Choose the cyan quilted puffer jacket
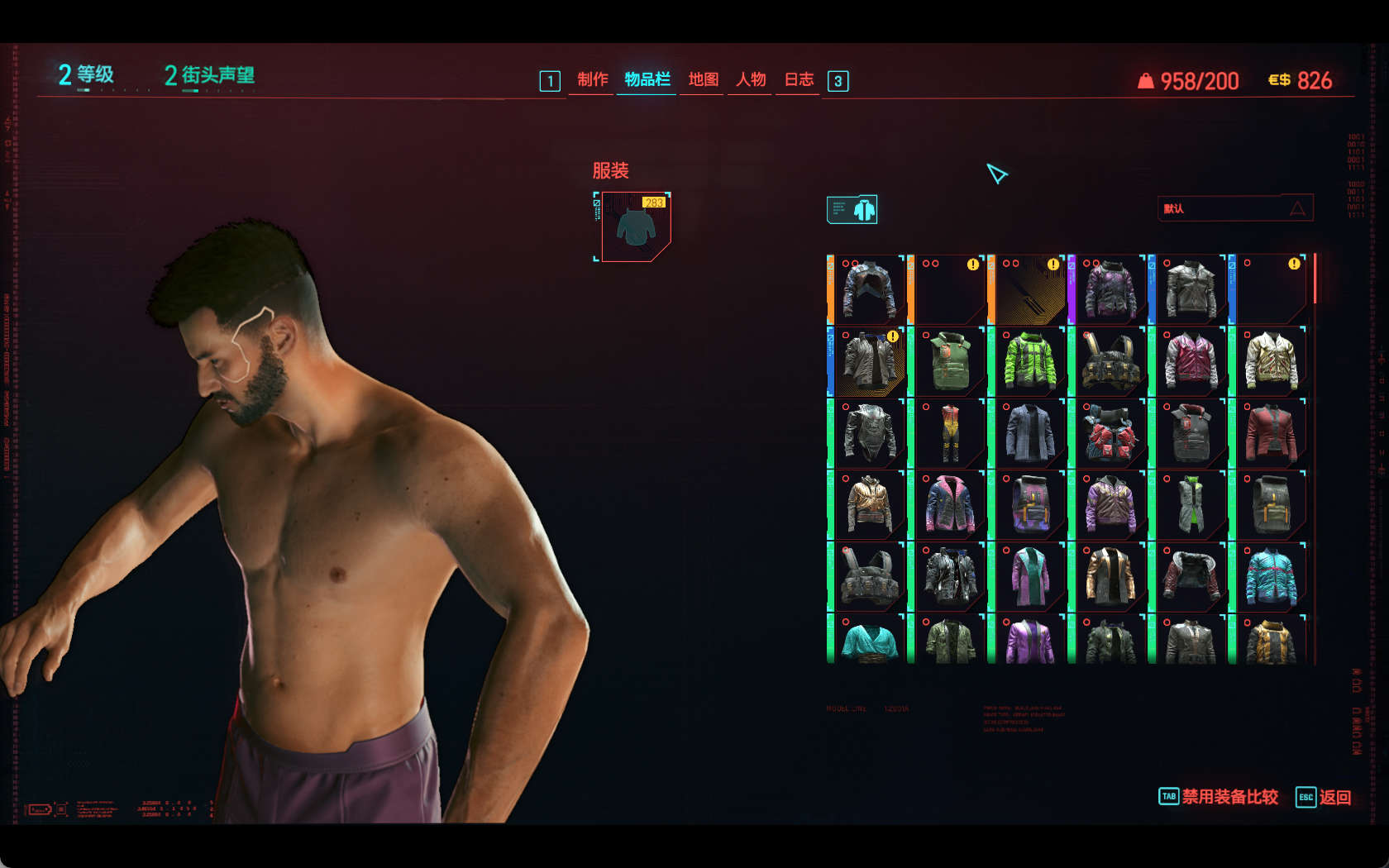The height and width of the screenshot is (868, 1389). click(1271, 577)
